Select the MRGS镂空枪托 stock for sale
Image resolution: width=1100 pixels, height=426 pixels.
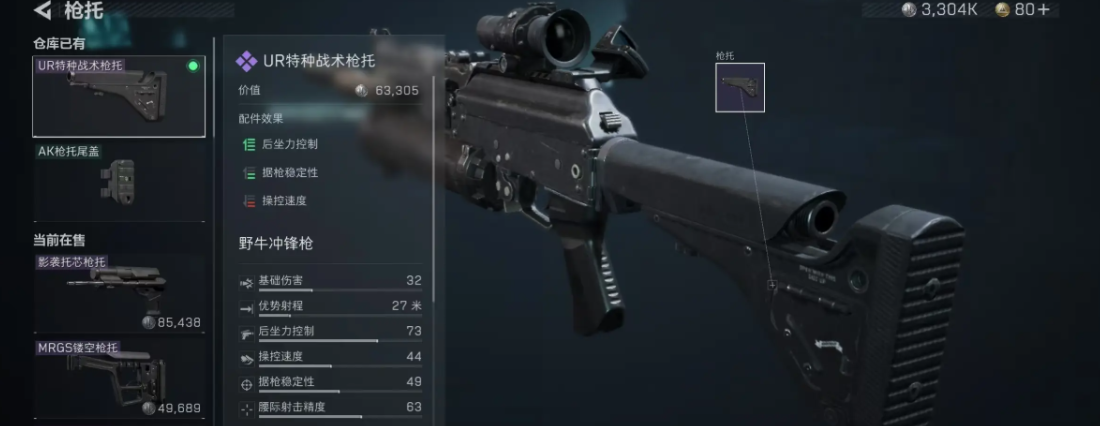tap(118, 379)
